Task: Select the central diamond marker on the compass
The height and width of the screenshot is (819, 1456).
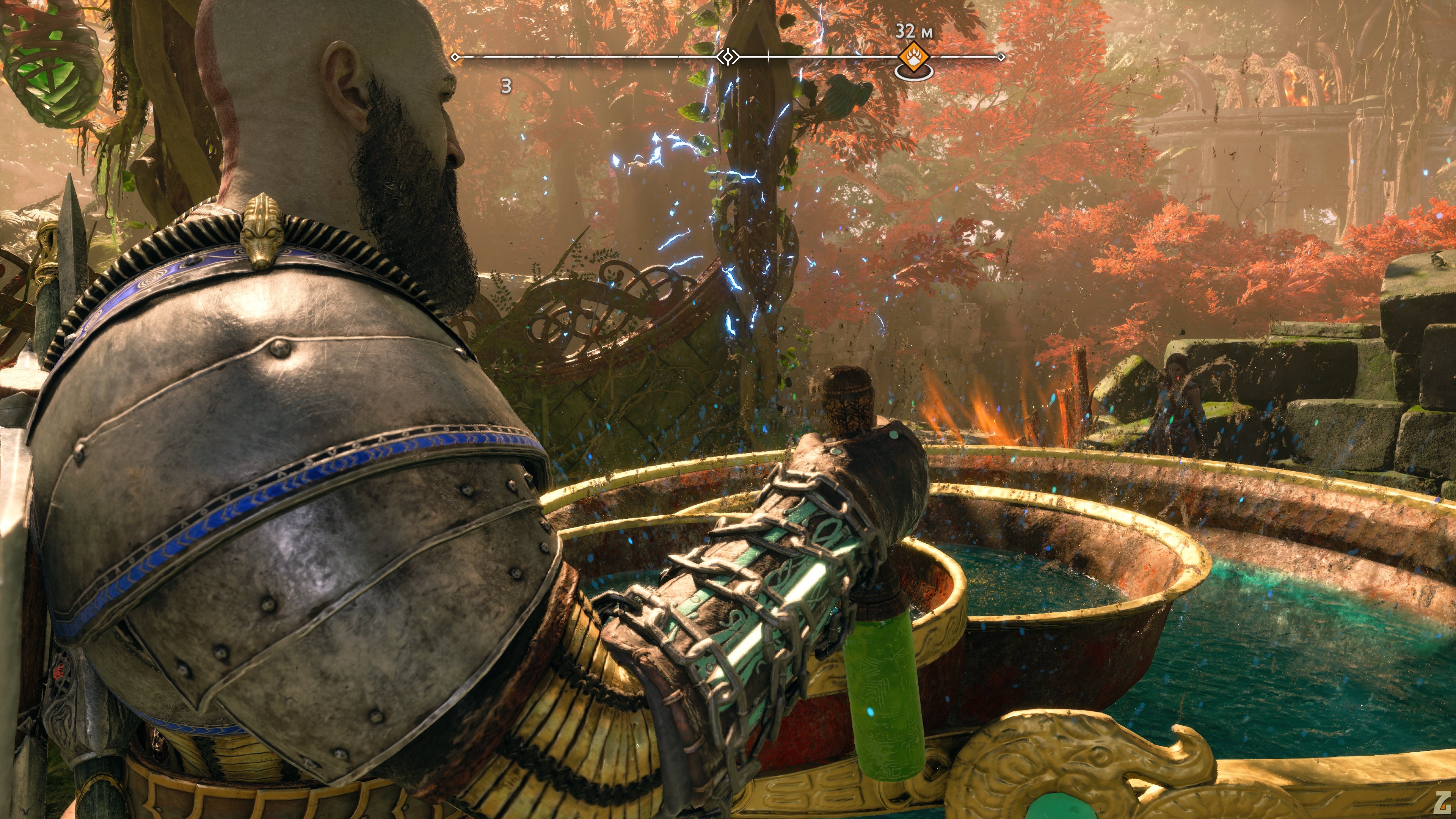Action: click(728, 56)
